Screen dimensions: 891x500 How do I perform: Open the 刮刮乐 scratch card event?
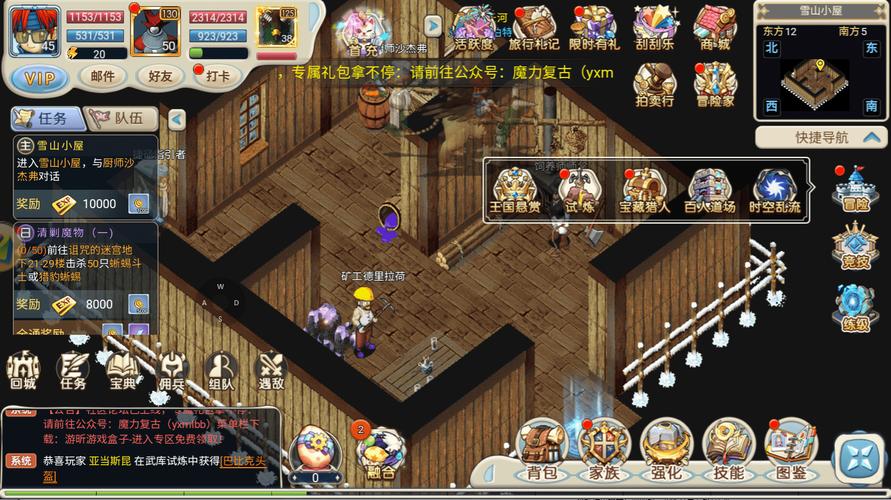pyautogui.click(x=656, y=27)
